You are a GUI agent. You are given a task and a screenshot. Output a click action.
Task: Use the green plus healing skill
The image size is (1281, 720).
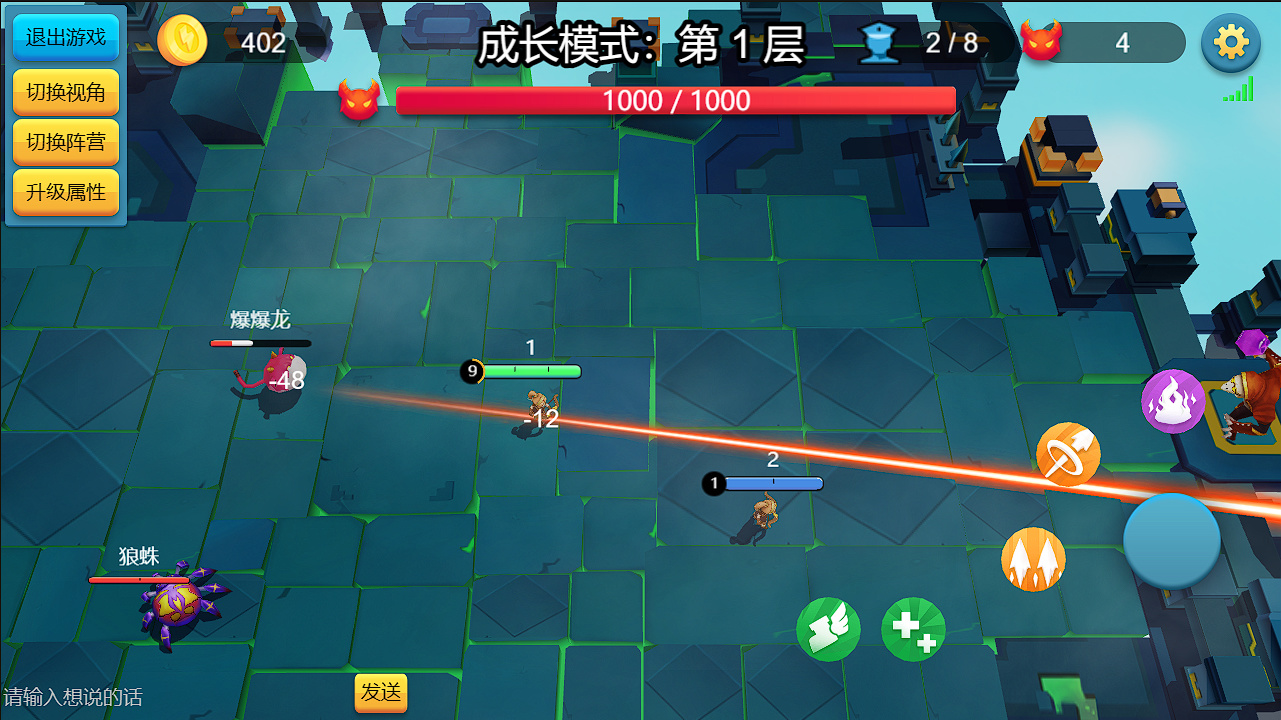coord(913,629)
